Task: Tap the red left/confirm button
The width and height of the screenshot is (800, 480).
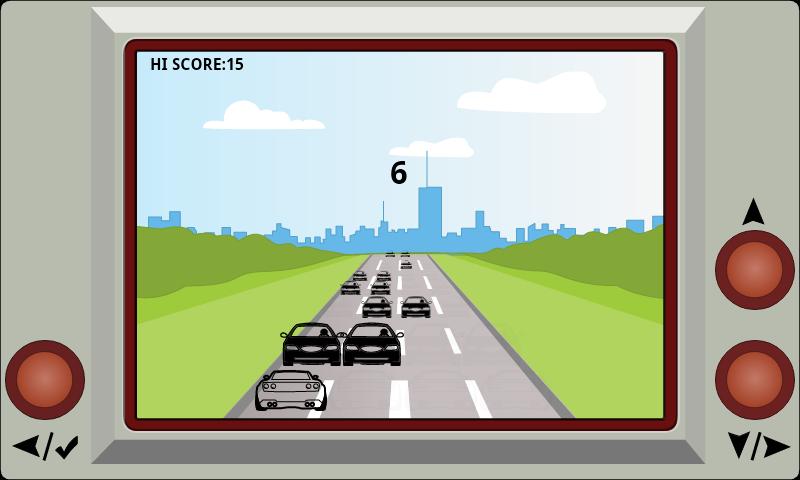Action: click(45, 380)
